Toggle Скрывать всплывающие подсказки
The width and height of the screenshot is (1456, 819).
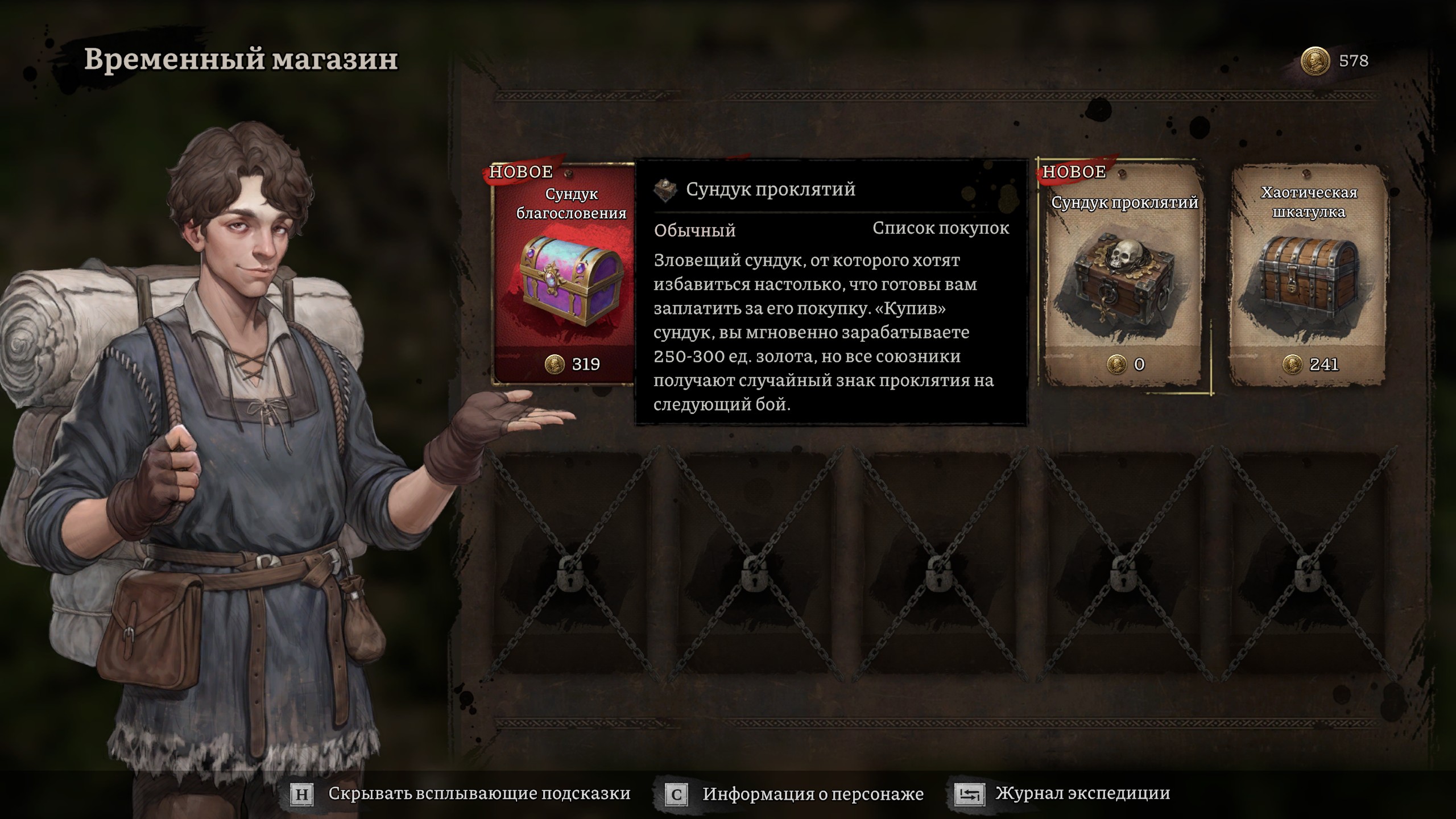462,794
